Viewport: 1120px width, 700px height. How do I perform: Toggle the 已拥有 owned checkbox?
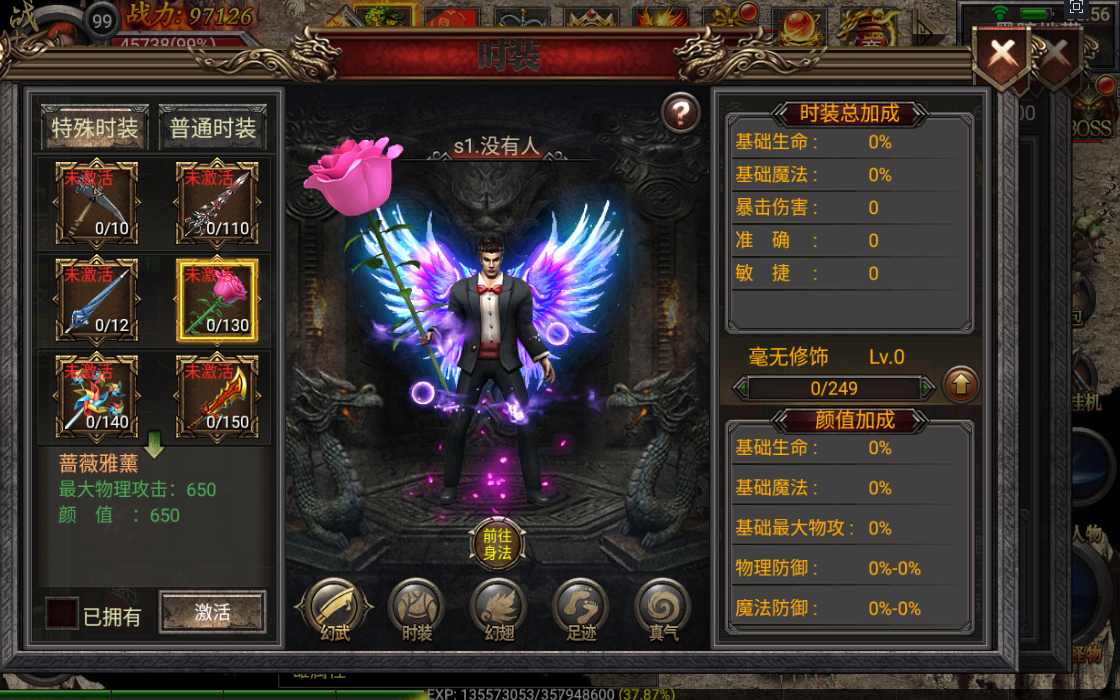pyautogui.click(x=62, y=613)
